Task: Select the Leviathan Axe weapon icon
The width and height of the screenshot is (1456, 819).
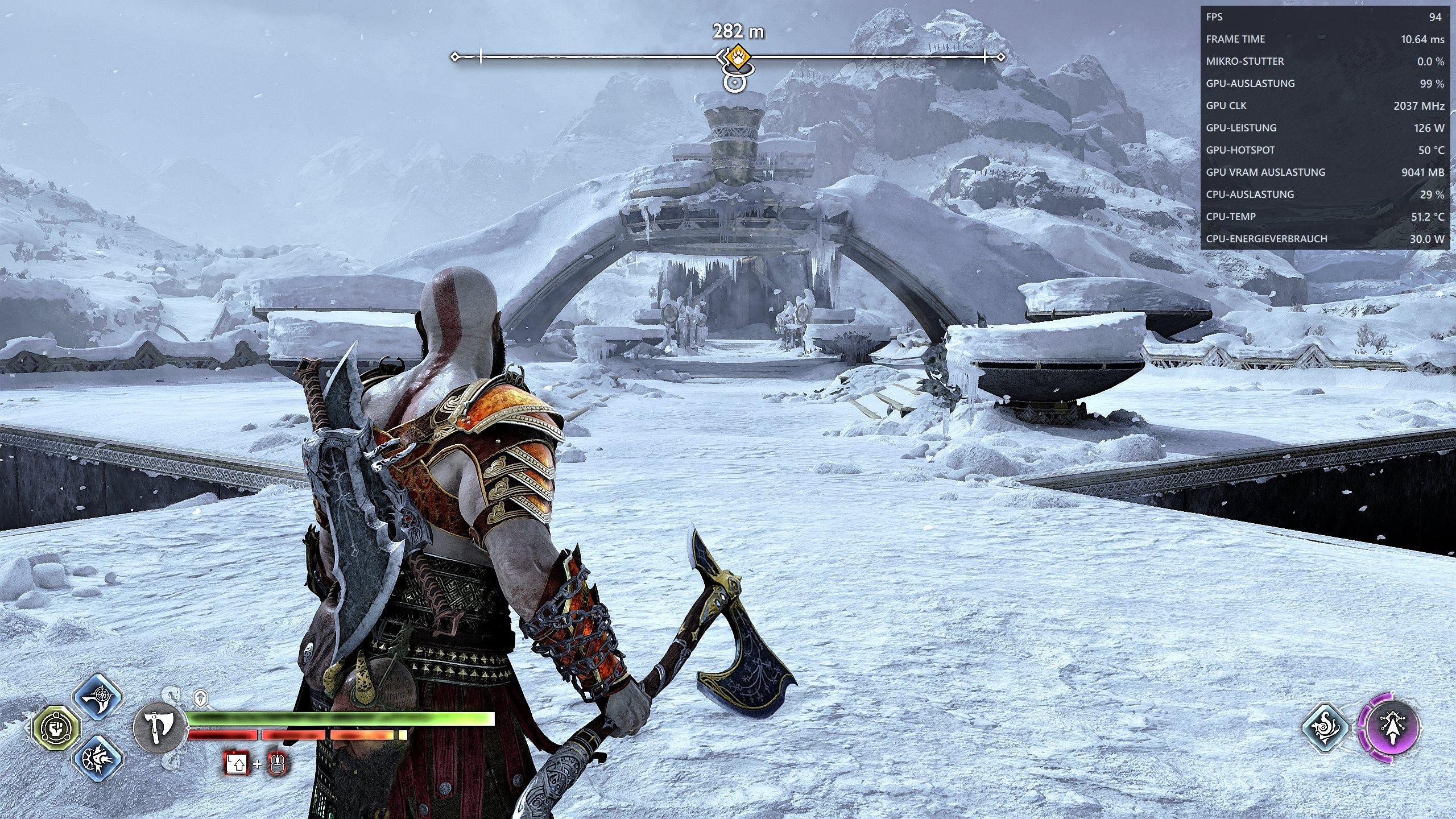Action: (x=160, y=727)
